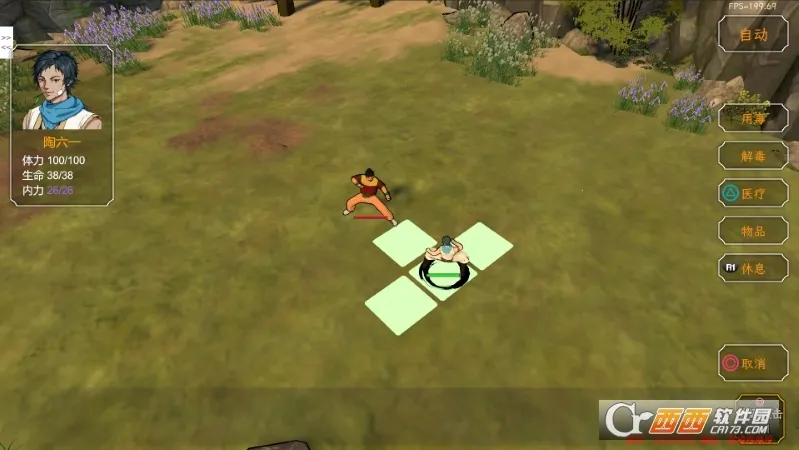The height and width of the screenshot is (450, 799).
Task: Toggle the small arrow panel expander
Action: (6, 42)
